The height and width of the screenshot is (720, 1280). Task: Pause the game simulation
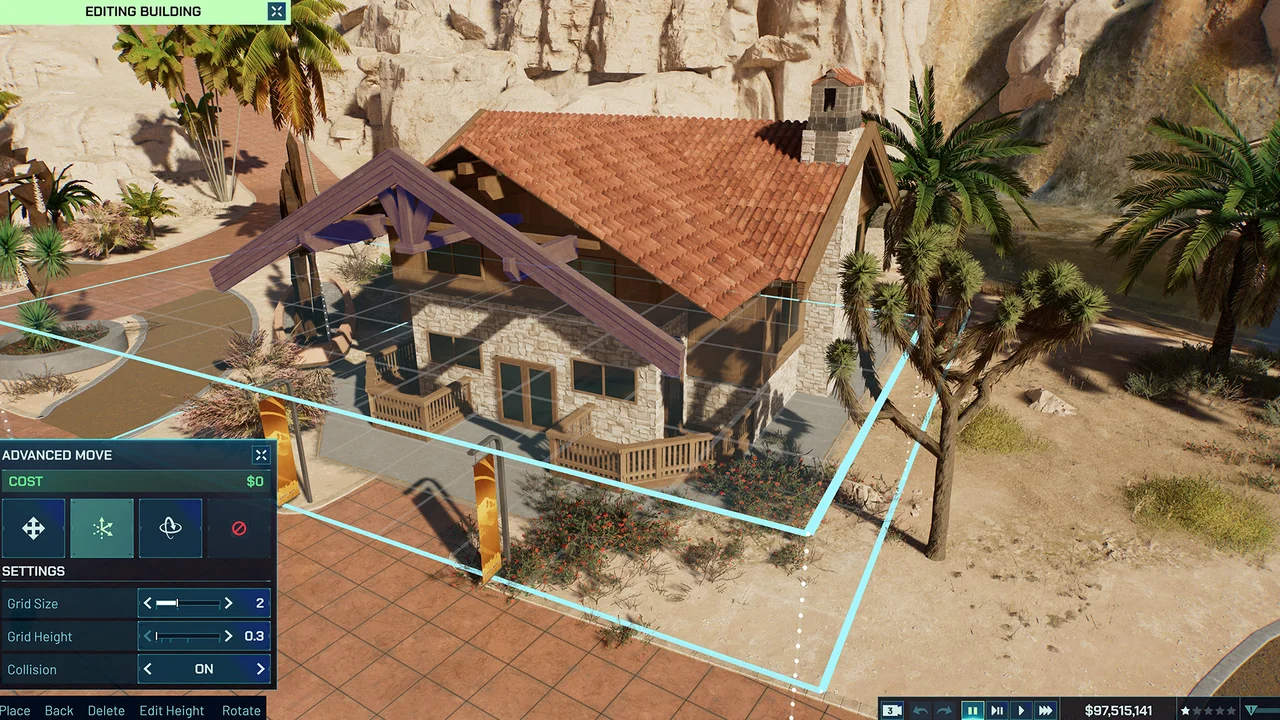pos(973,709)
